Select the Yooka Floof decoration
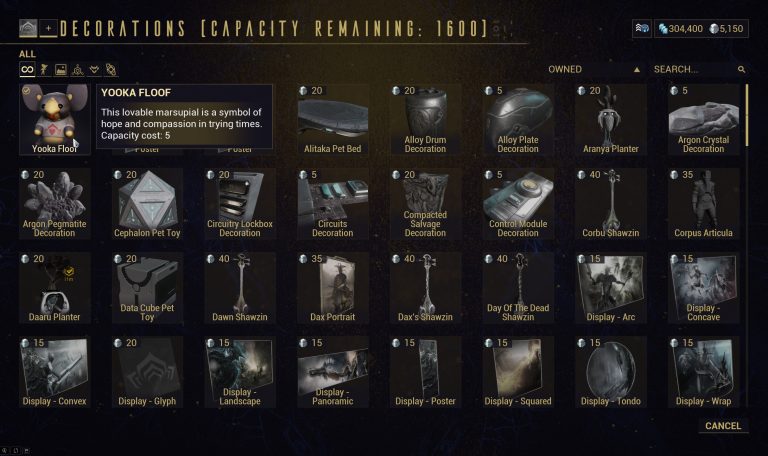 [x=54, y=118]
